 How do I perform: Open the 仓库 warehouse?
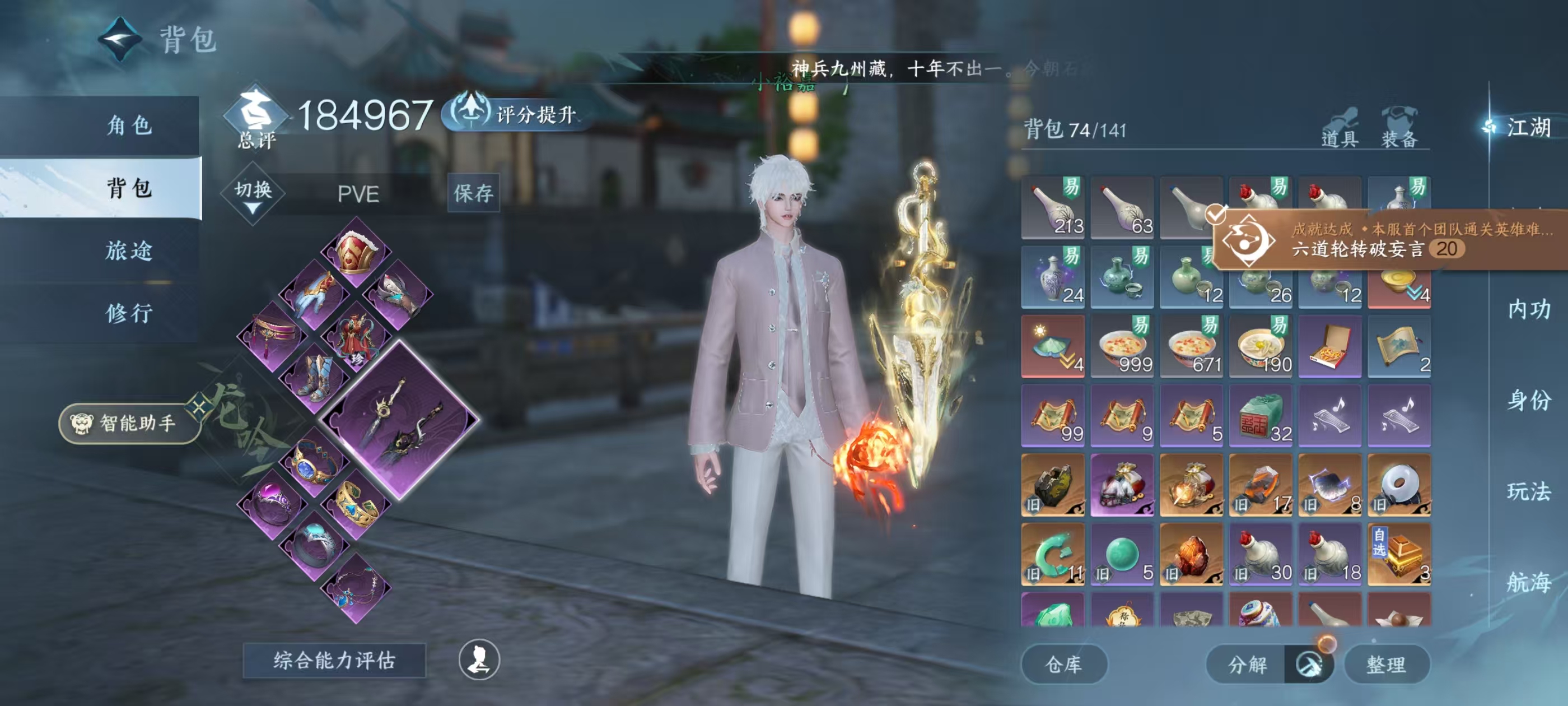tap(1063, 664)
